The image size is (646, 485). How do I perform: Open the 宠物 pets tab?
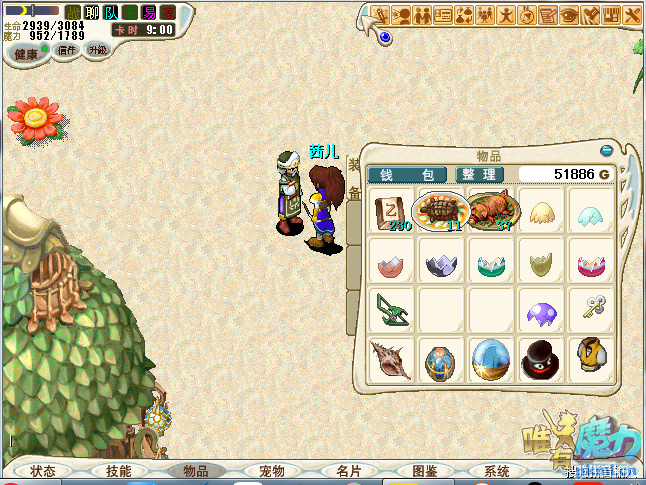coord(272,471)
